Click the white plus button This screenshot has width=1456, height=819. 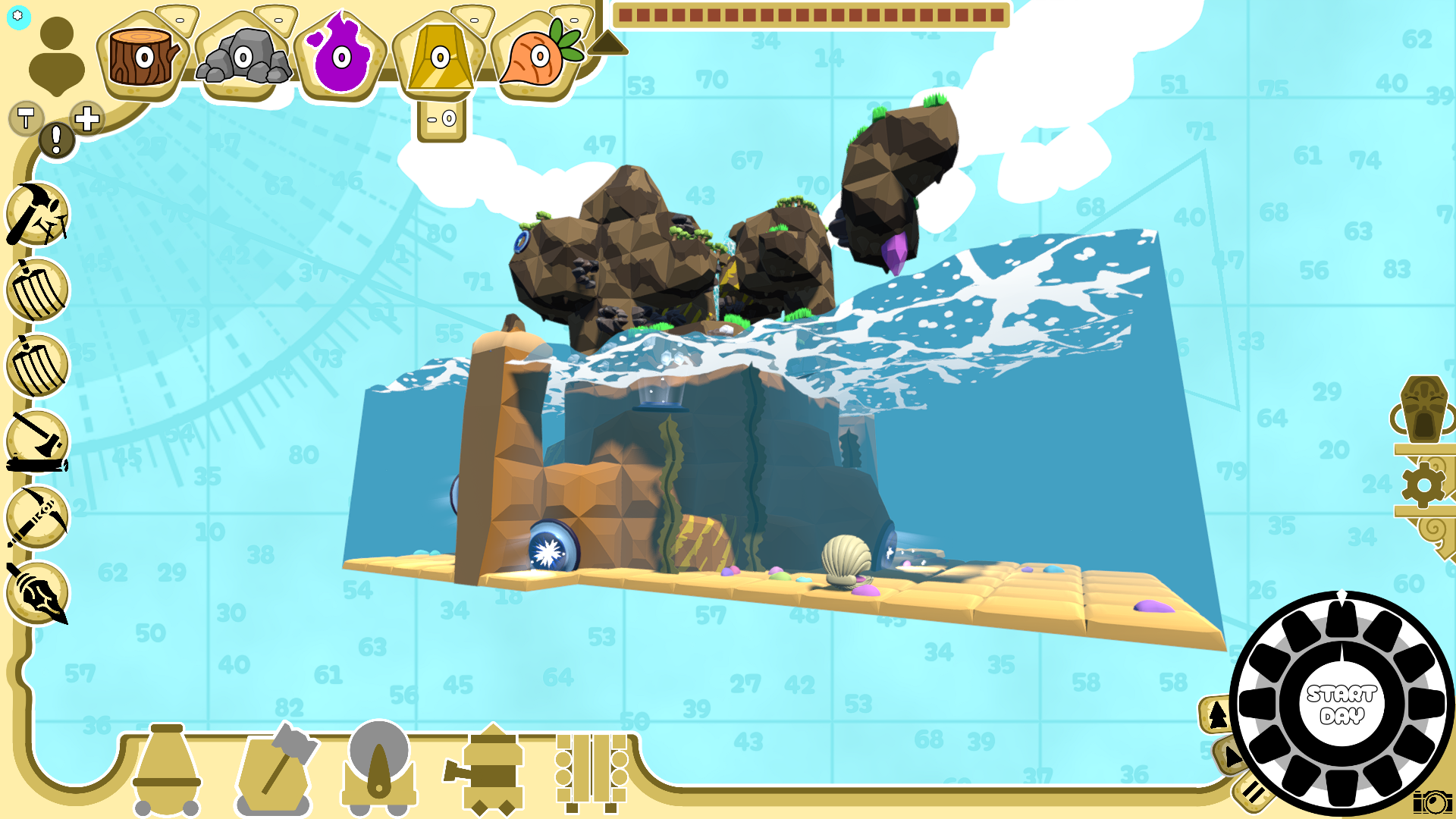click(87, 118)
